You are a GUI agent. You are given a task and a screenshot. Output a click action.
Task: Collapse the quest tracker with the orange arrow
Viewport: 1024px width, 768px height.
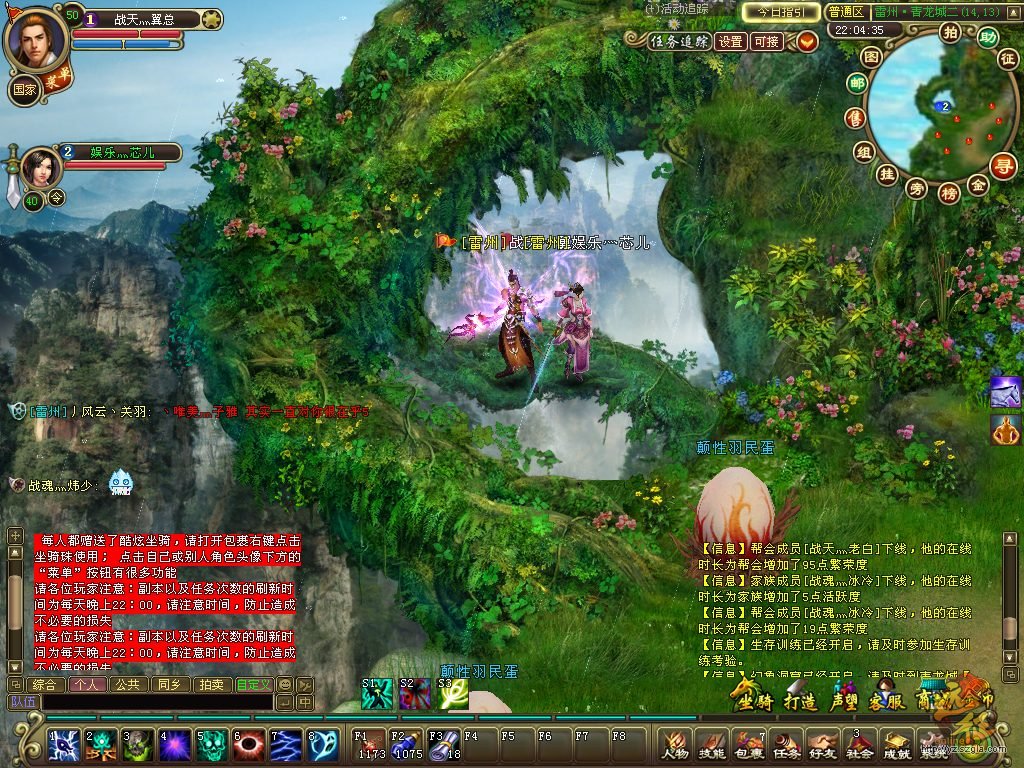[x=807, y=41]
